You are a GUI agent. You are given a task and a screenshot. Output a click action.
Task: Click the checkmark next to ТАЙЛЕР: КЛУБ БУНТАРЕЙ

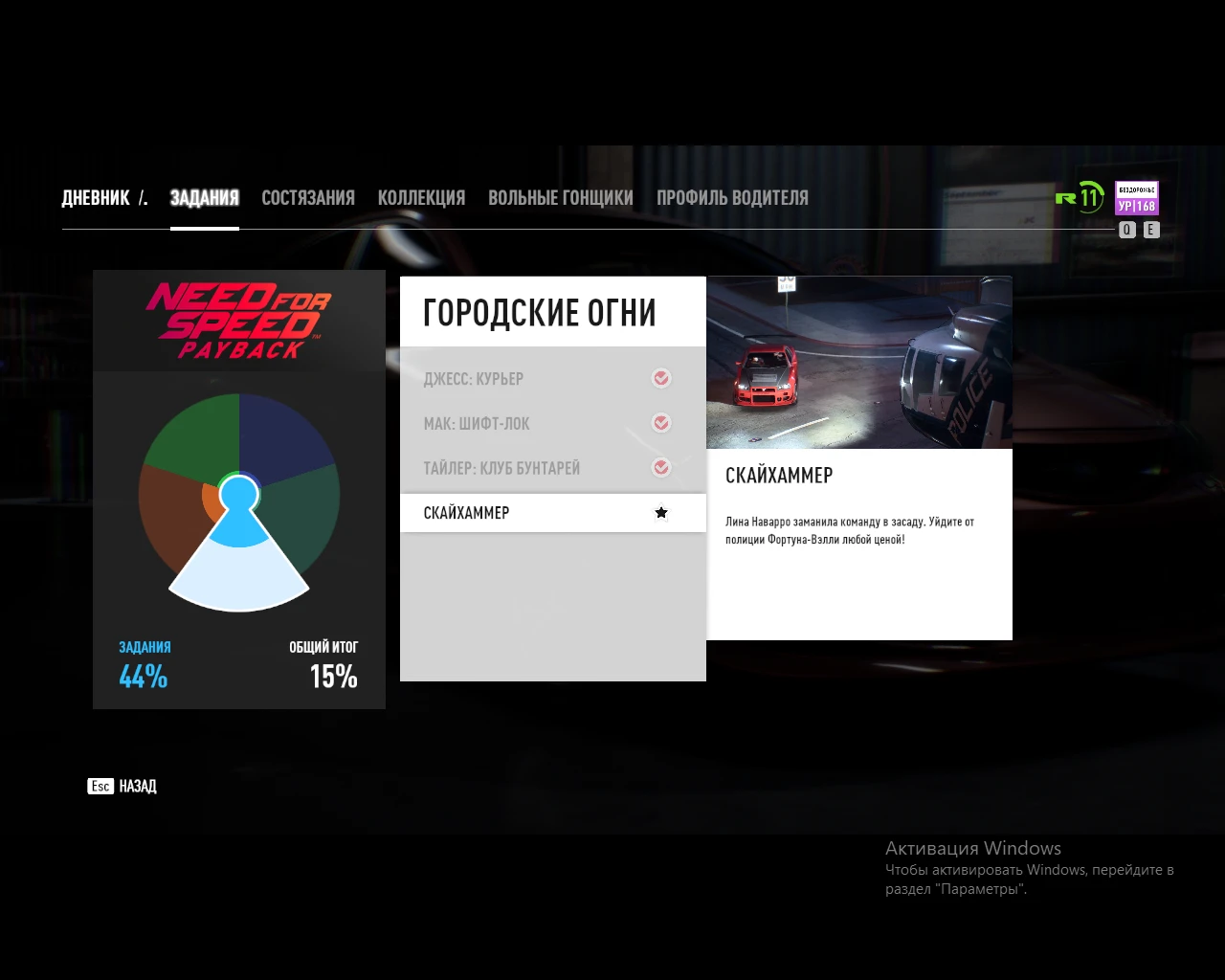[x=660, y=468]
